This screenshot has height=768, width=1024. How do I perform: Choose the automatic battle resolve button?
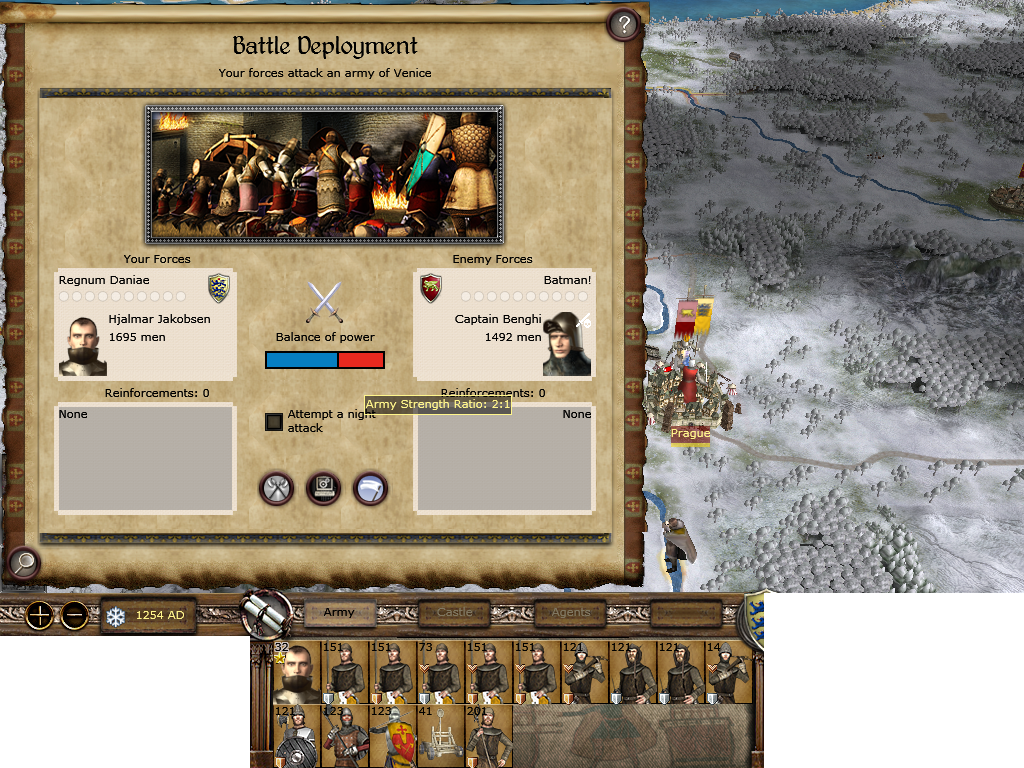click(x=324, y=489)
